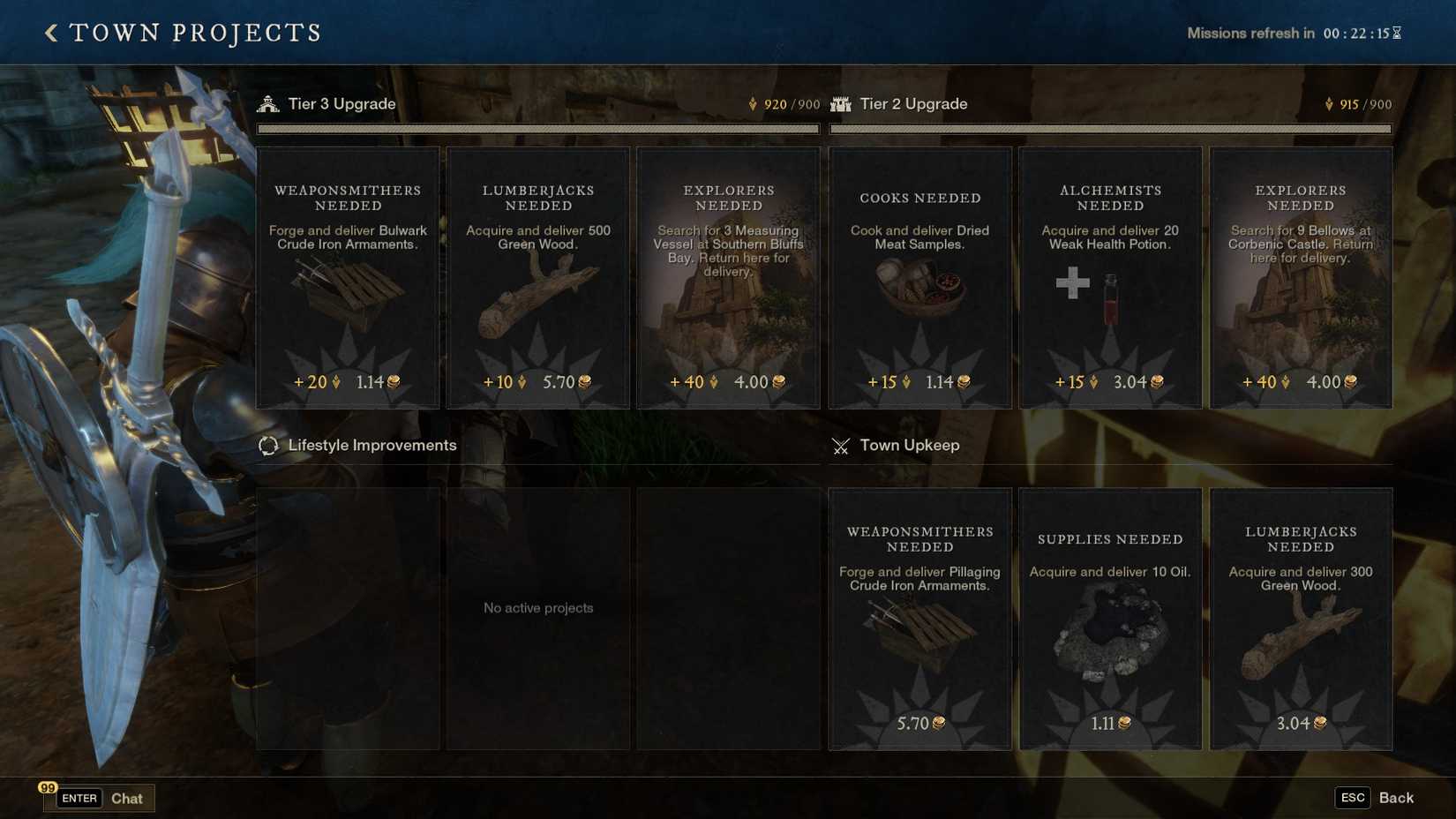Open the Weaponsmithers Needed Bulwark Armaments mission
1456x819 pixels.
click(348, 278)
